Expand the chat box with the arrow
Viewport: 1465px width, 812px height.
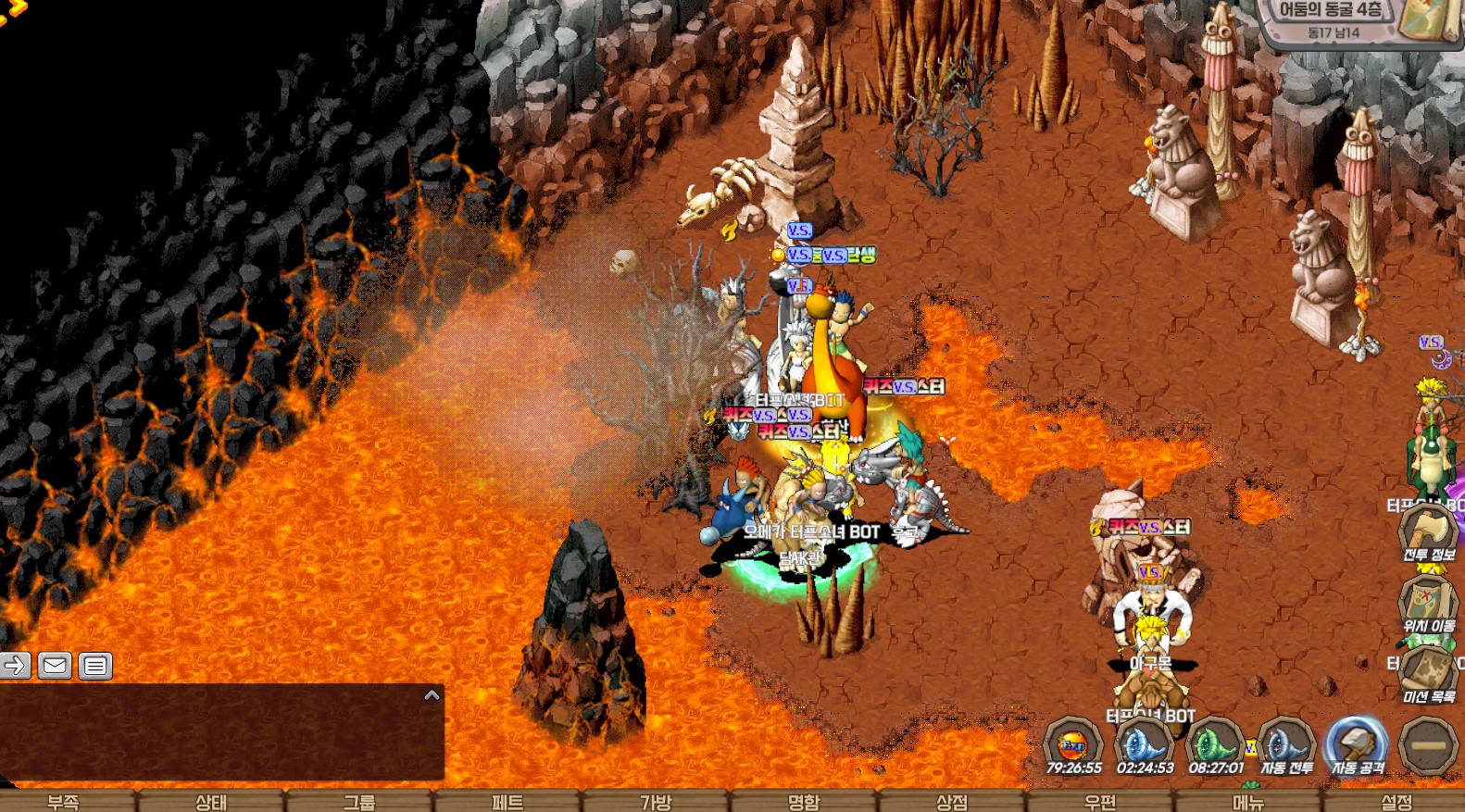point(432,695)
